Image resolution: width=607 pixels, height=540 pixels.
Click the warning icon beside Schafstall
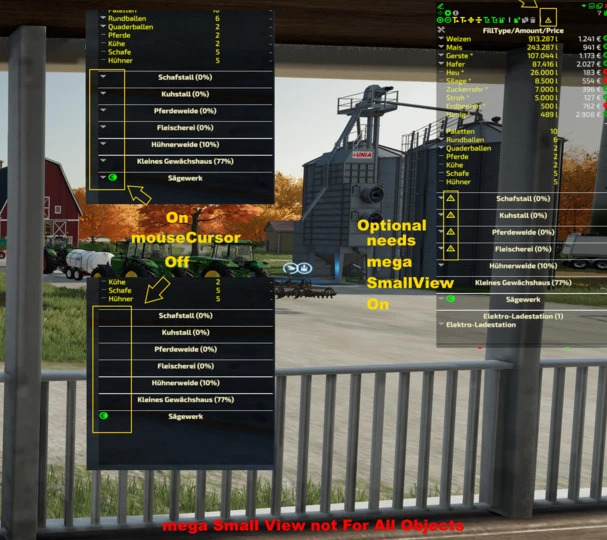450,199
